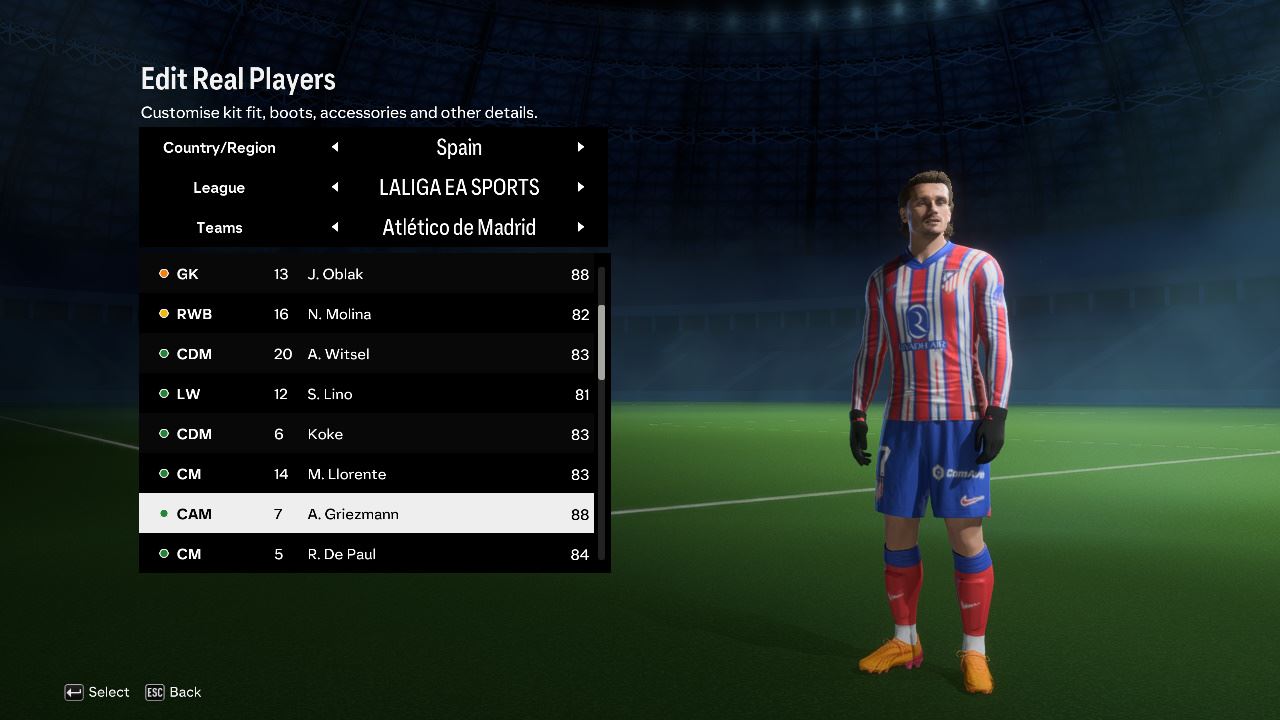Image resolution: width=1280 pixels, height=720 pixels.
Task: Show previous team before Atlético de Madrid
Action: point(335,227)
